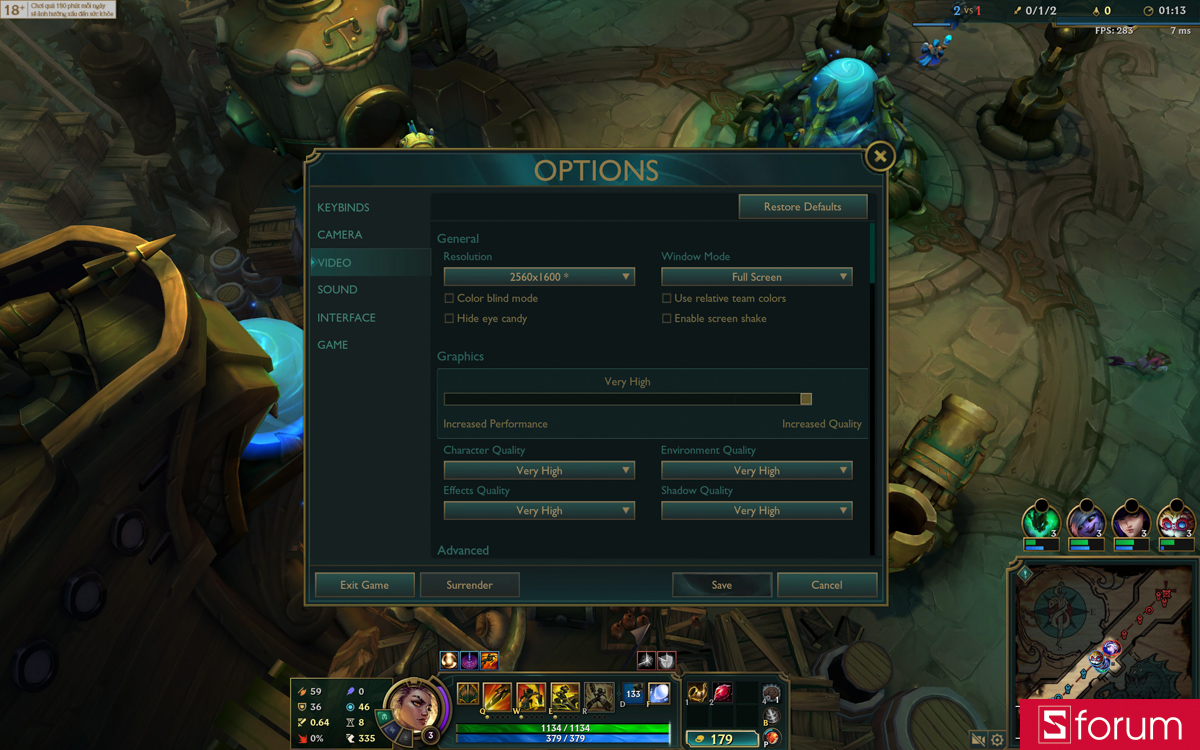Open the Resolution dropdown
This screenshot has height=750, width=1200.
(x=539, y=277)
